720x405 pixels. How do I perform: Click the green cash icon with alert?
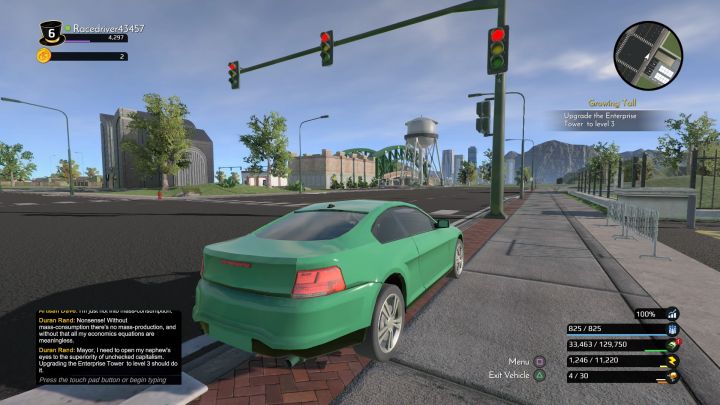click(673, 344)
